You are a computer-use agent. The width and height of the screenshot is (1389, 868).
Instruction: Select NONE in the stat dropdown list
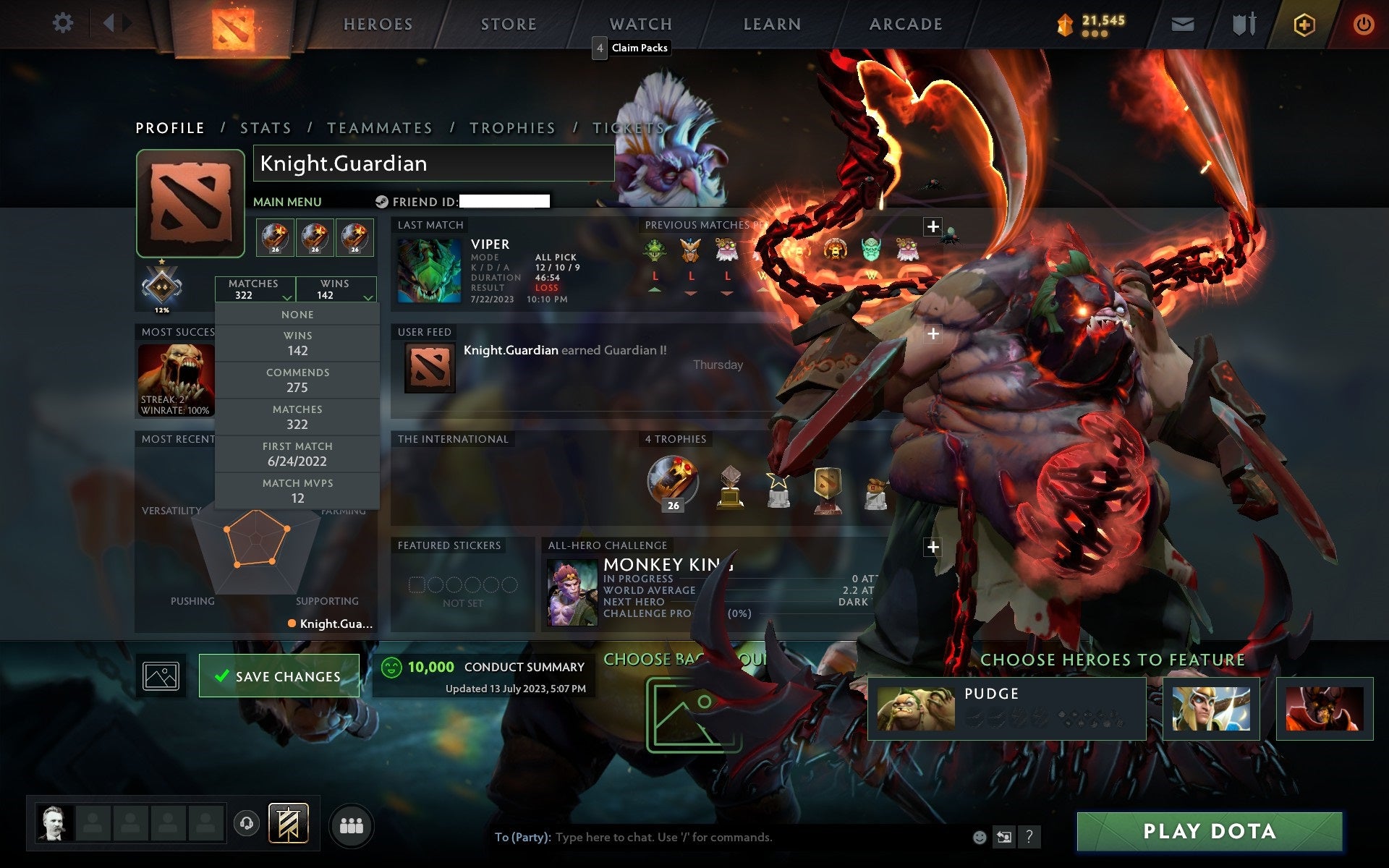pyautogui.click(x=297, y=314)
